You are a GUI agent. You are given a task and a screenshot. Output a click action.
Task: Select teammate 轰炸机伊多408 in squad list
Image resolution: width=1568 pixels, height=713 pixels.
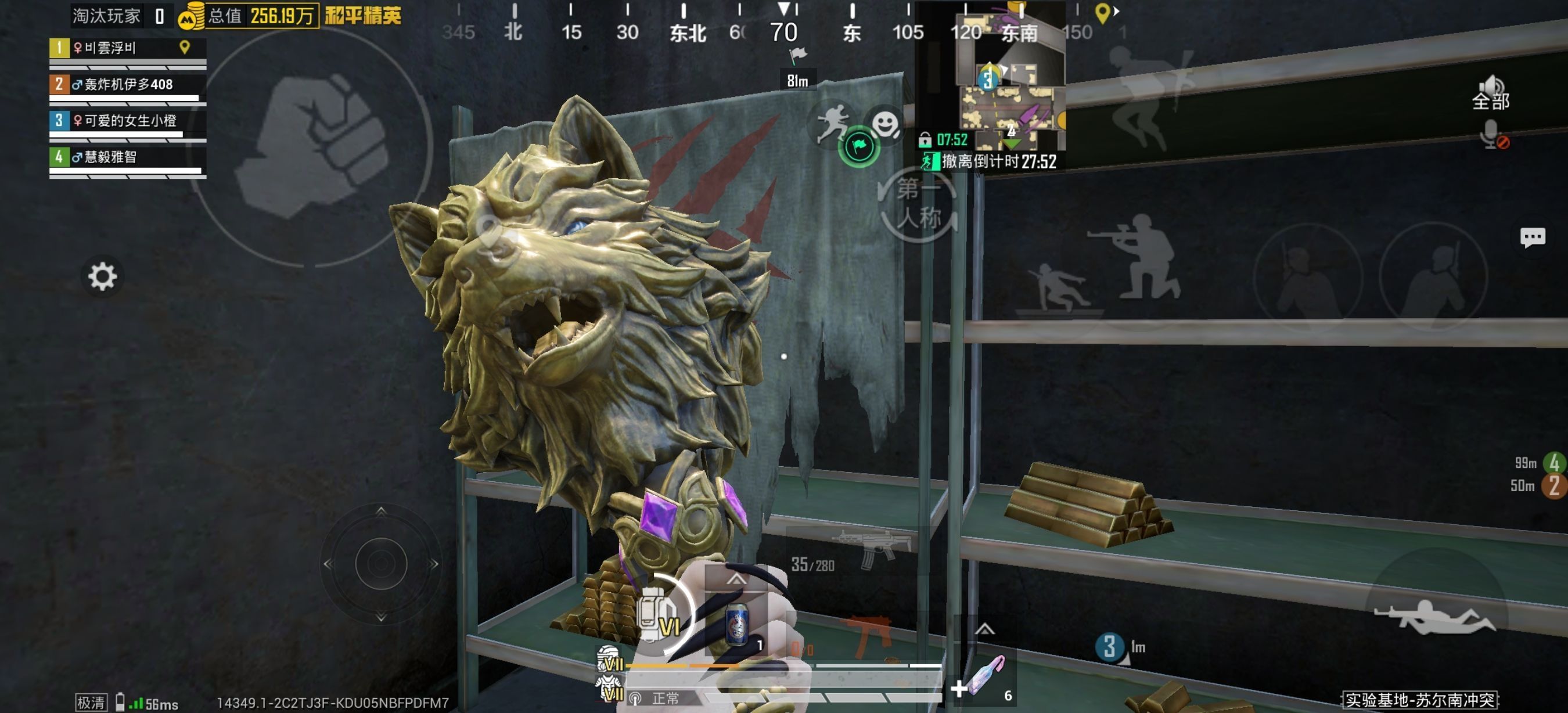pyautogui.click(x=128, y=85)
